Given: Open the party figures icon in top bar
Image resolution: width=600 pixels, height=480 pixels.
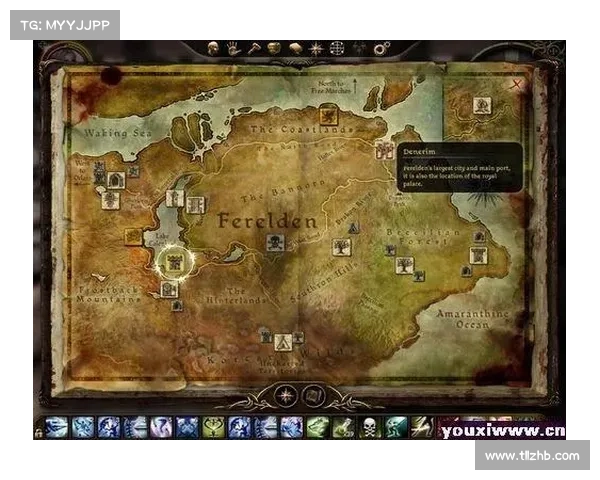Looking at the screenshot, I should (x=359, y=47).
